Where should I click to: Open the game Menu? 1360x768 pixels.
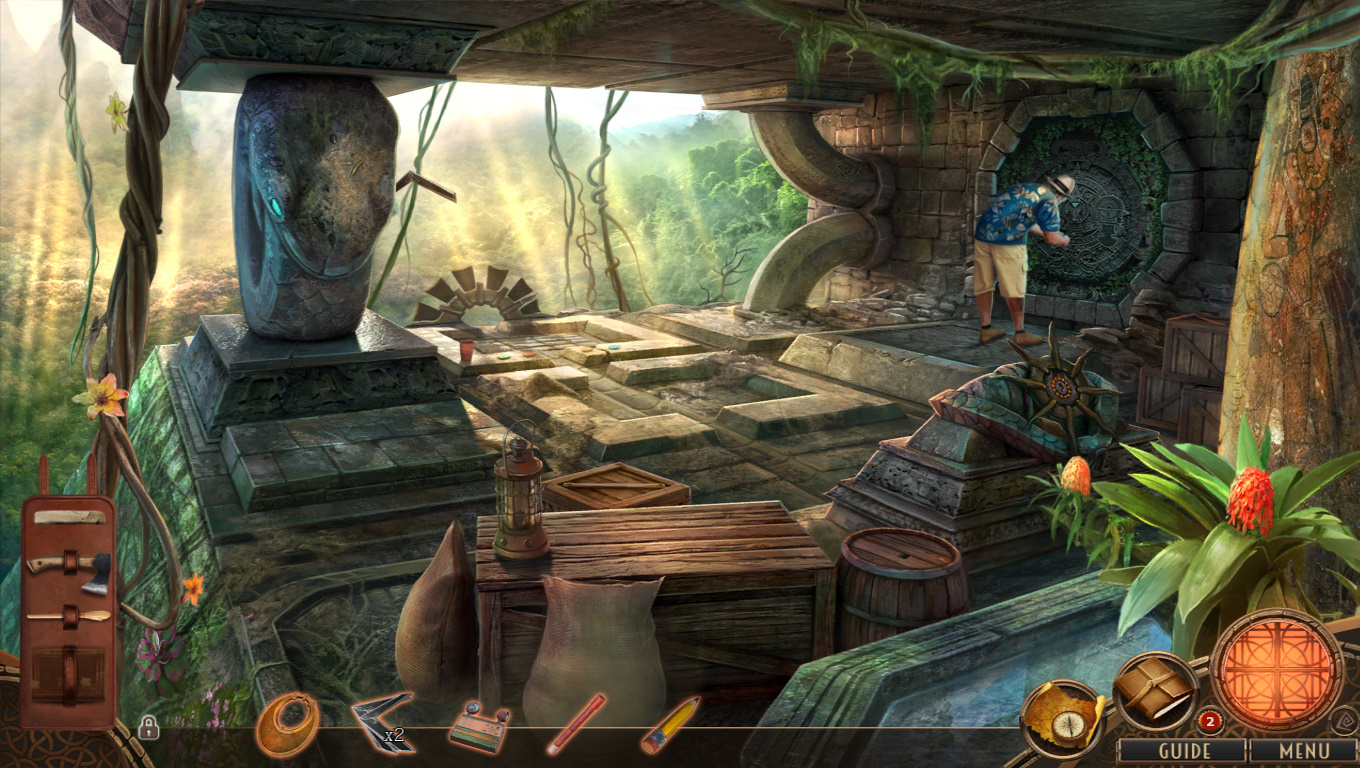(1303, 750)
